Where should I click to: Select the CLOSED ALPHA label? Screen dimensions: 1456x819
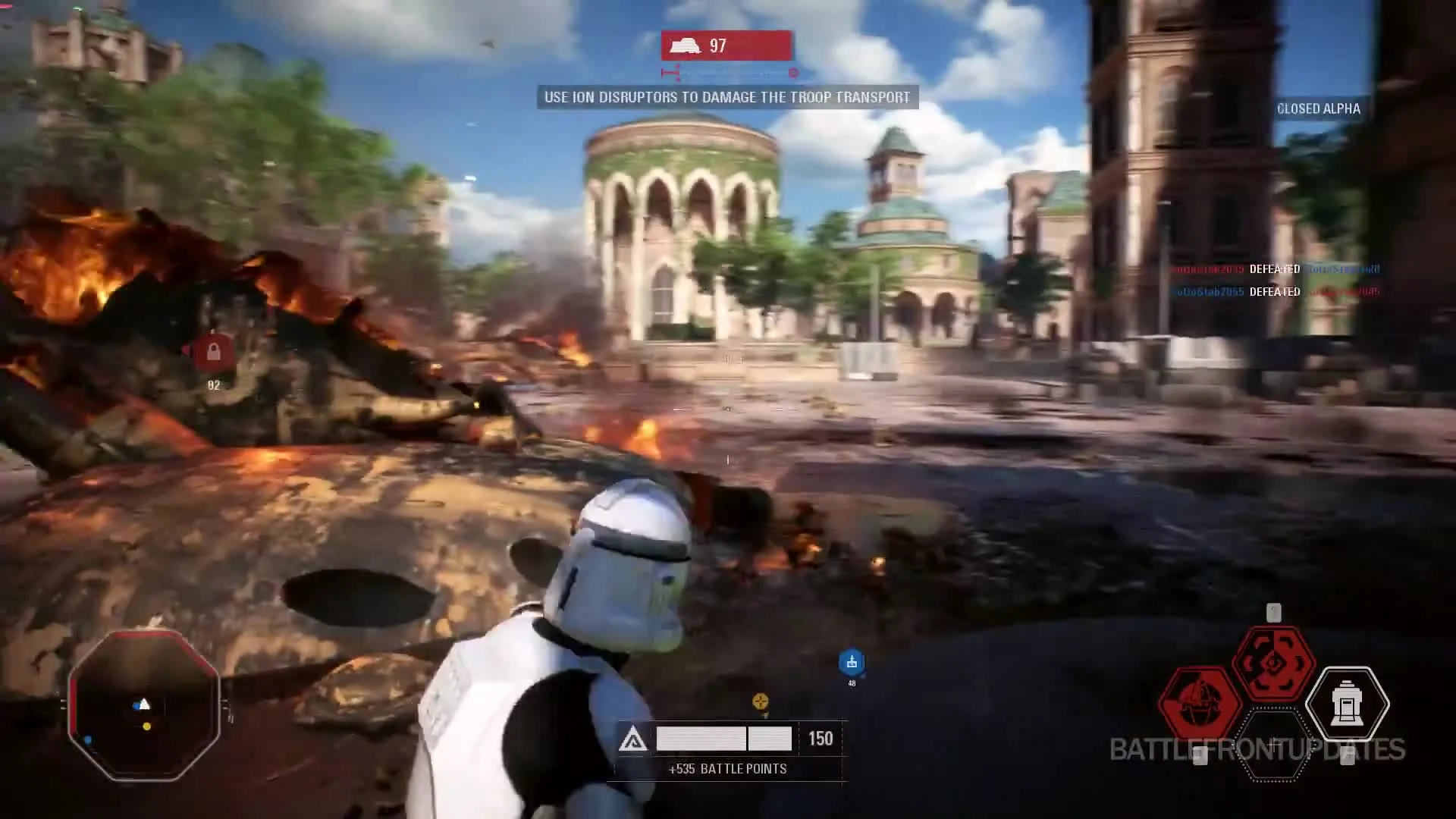tap(1319, 108)
